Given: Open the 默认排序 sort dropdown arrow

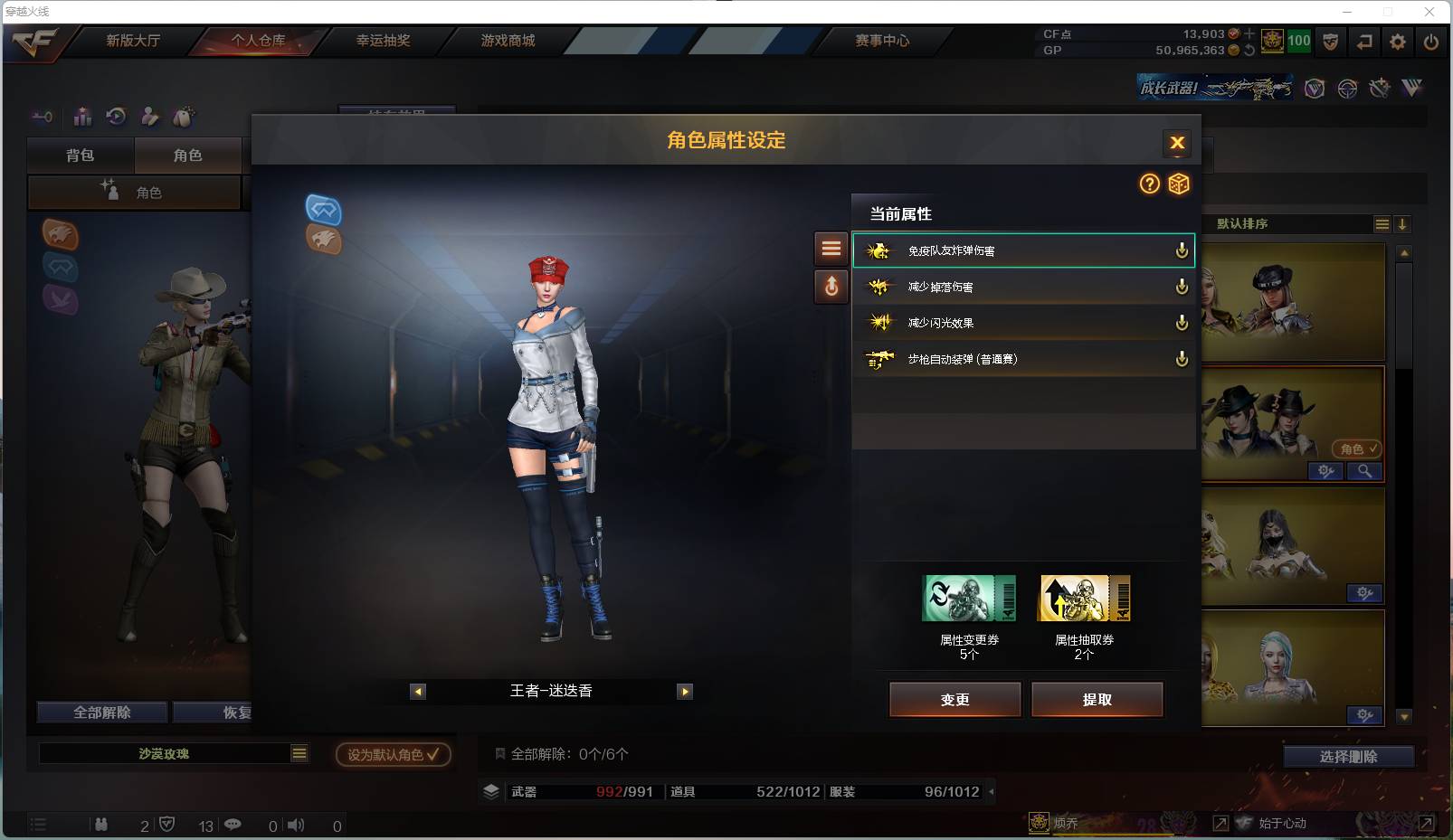Looking at the screenshot, I should [x=1402, y=223].
